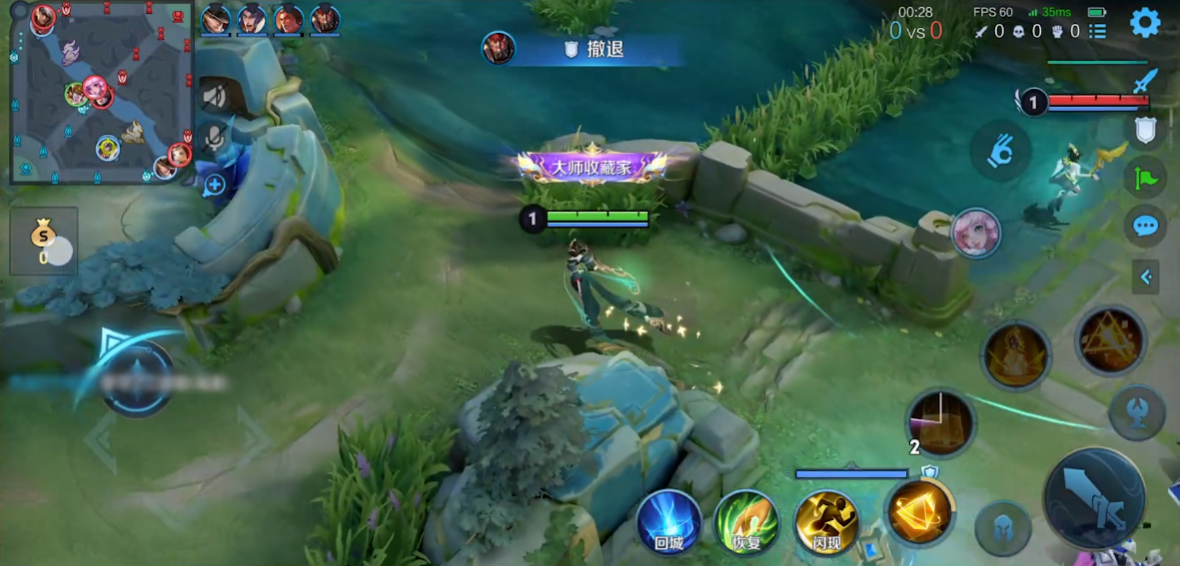The image size is (1180, 566).
Task: Collapse the signal panel arrow
Action: point(1146,276)
